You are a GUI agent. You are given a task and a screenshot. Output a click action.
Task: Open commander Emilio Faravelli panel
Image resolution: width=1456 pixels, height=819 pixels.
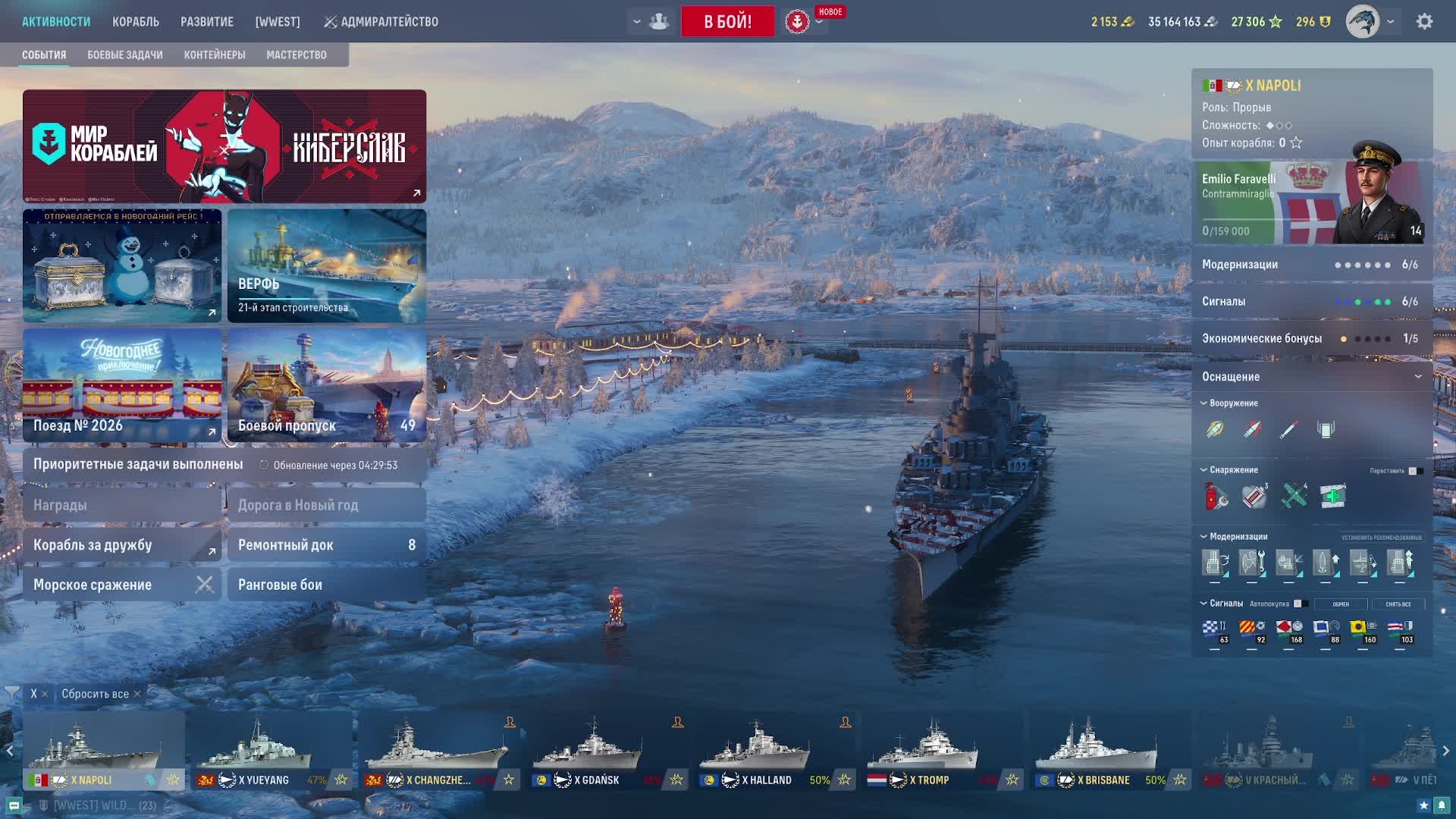1311,203
